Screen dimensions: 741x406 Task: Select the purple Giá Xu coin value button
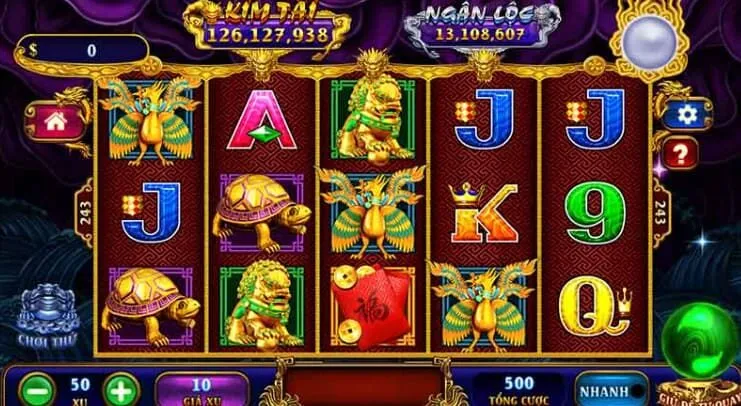tap(201, 388)
